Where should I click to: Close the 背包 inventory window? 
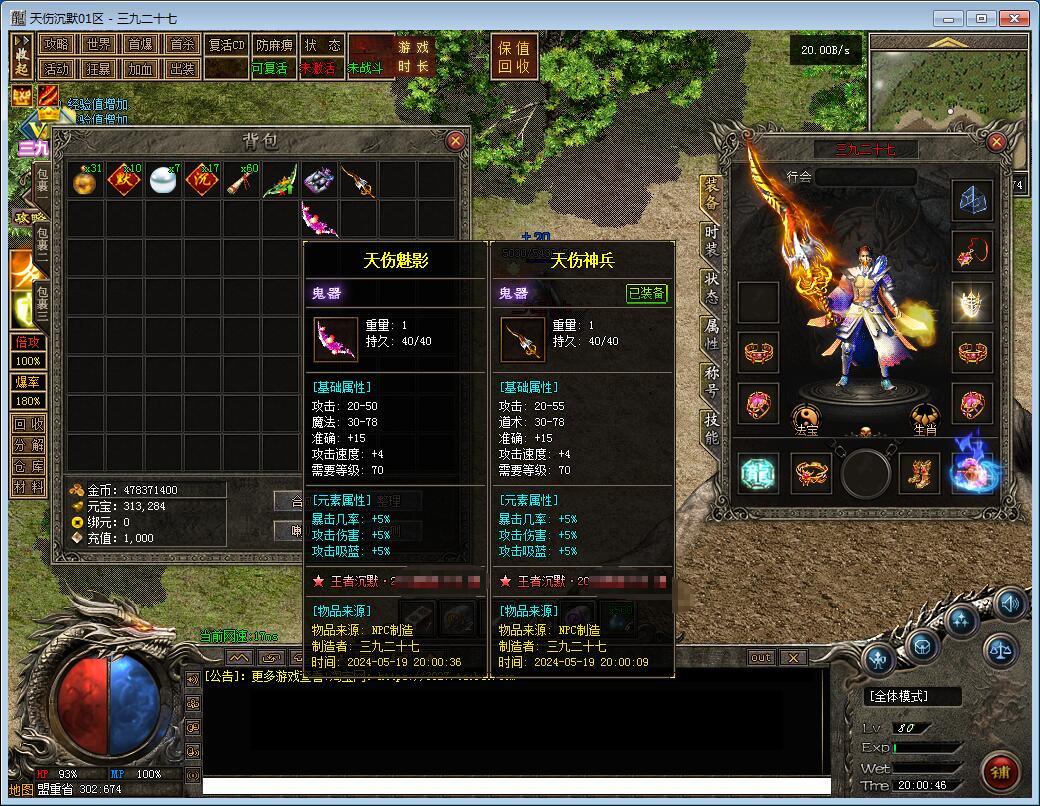coord(455,140)
